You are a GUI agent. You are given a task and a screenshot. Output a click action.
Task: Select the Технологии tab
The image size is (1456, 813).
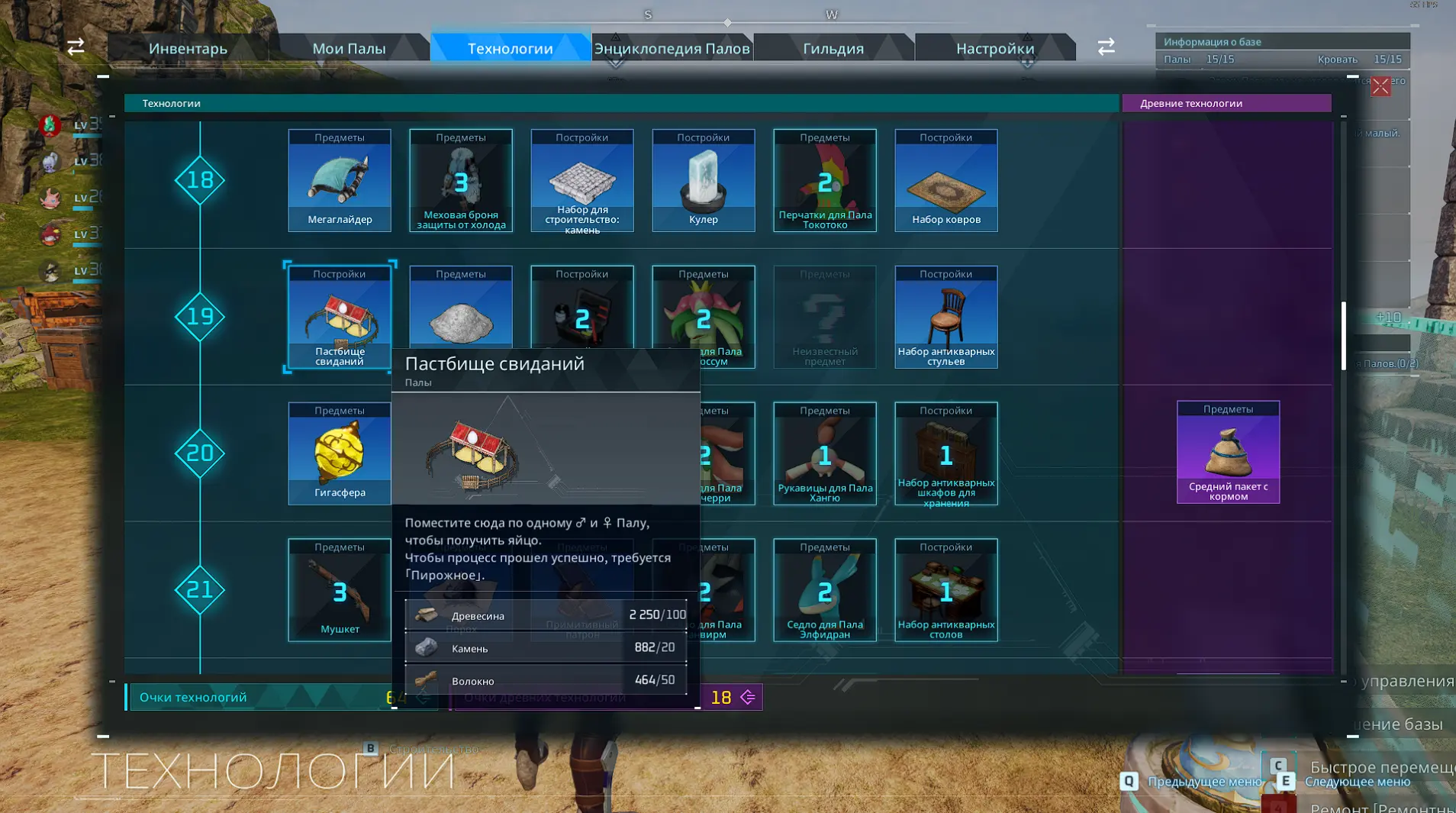point(510,48)
